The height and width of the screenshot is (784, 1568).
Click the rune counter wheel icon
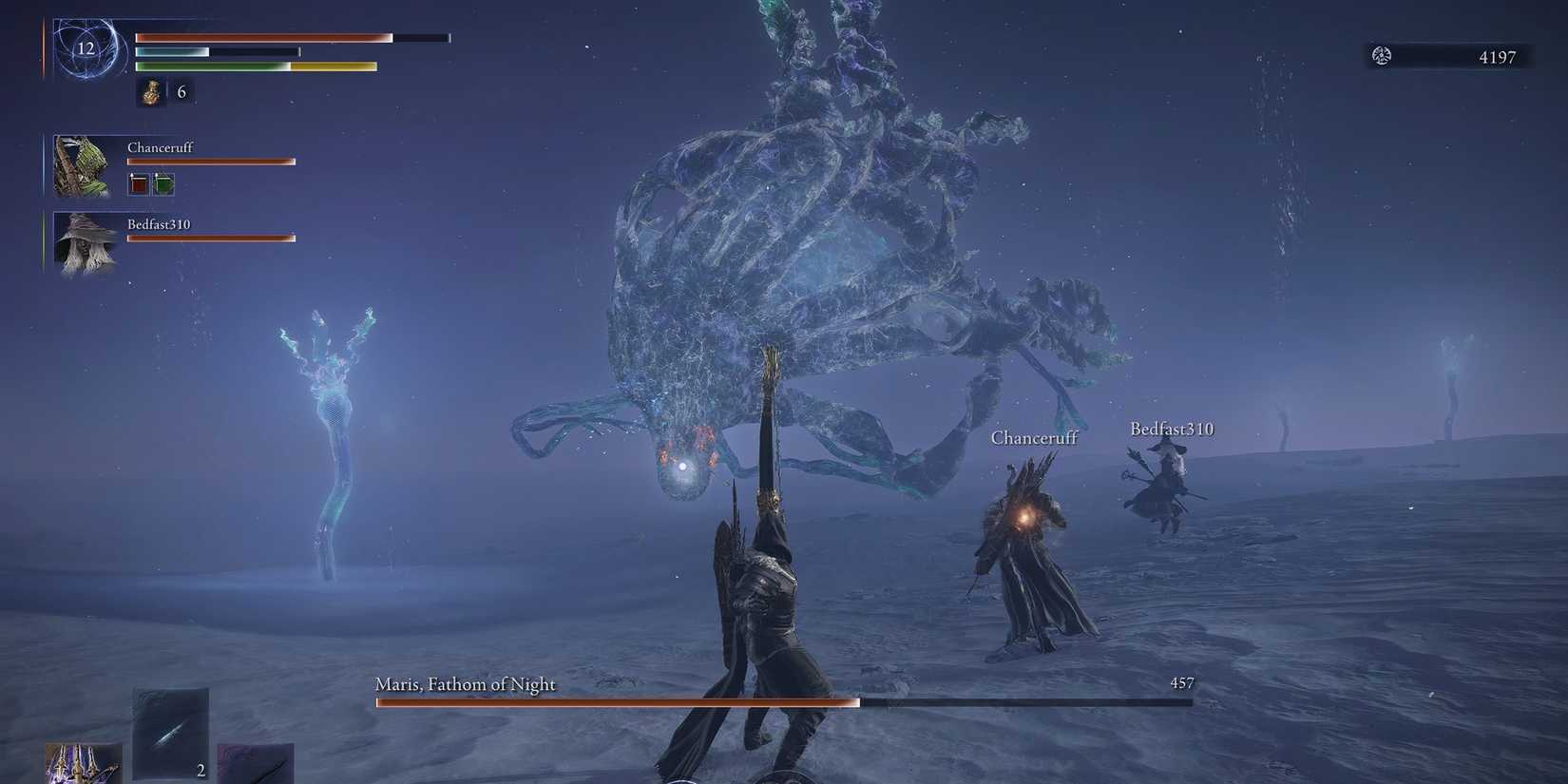point(1381,55)
